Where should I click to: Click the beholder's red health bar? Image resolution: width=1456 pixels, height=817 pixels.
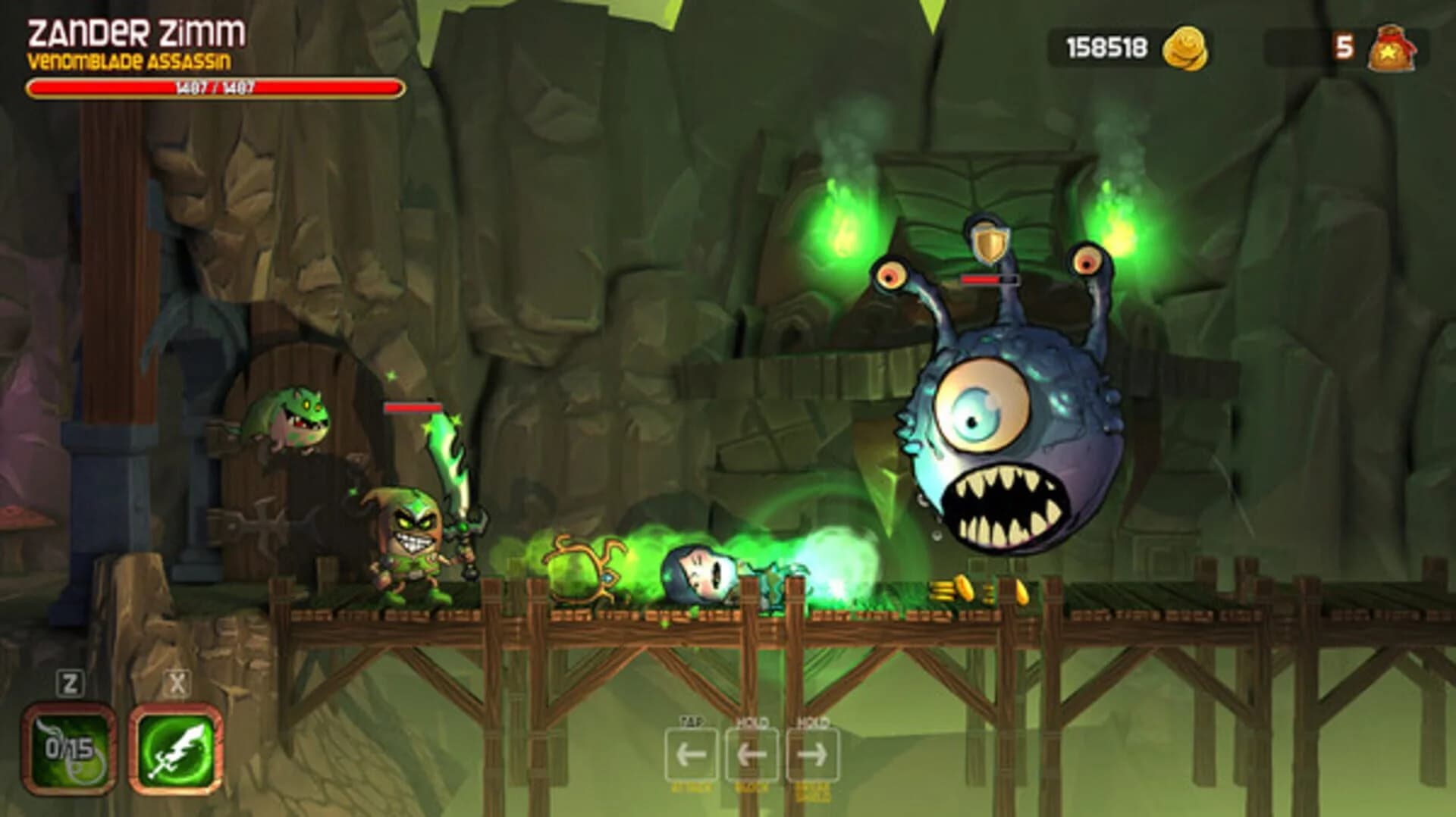[988, 278]
